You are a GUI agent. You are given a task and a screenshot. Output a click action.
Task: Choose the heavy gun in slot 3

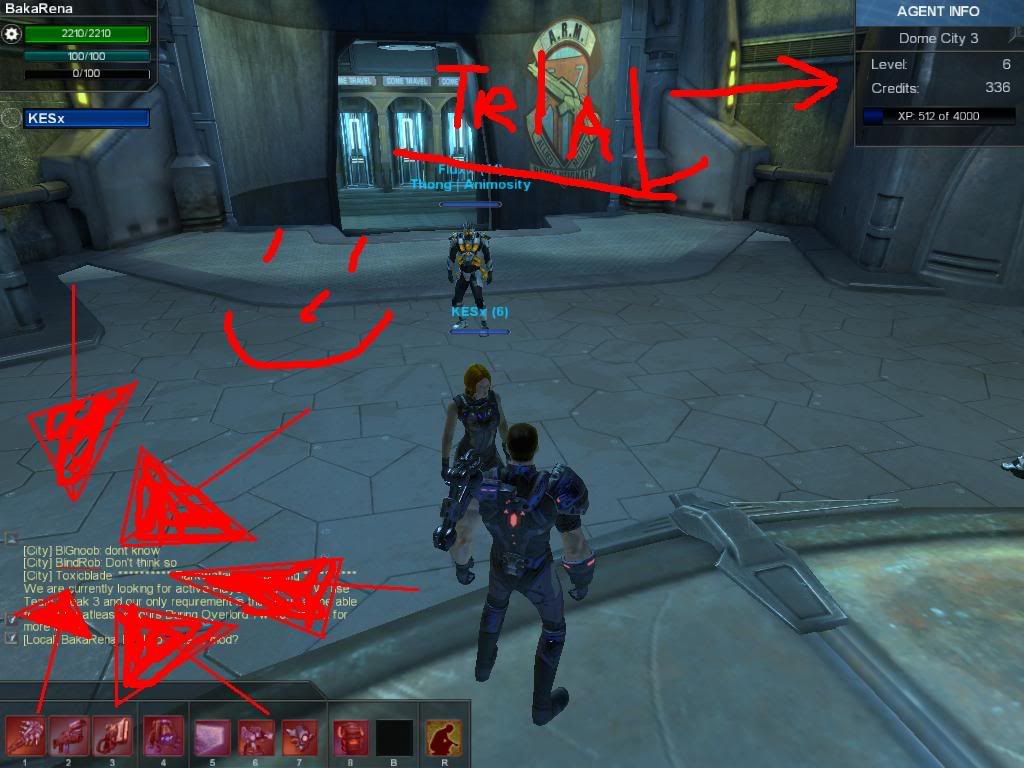click(113, 736)
